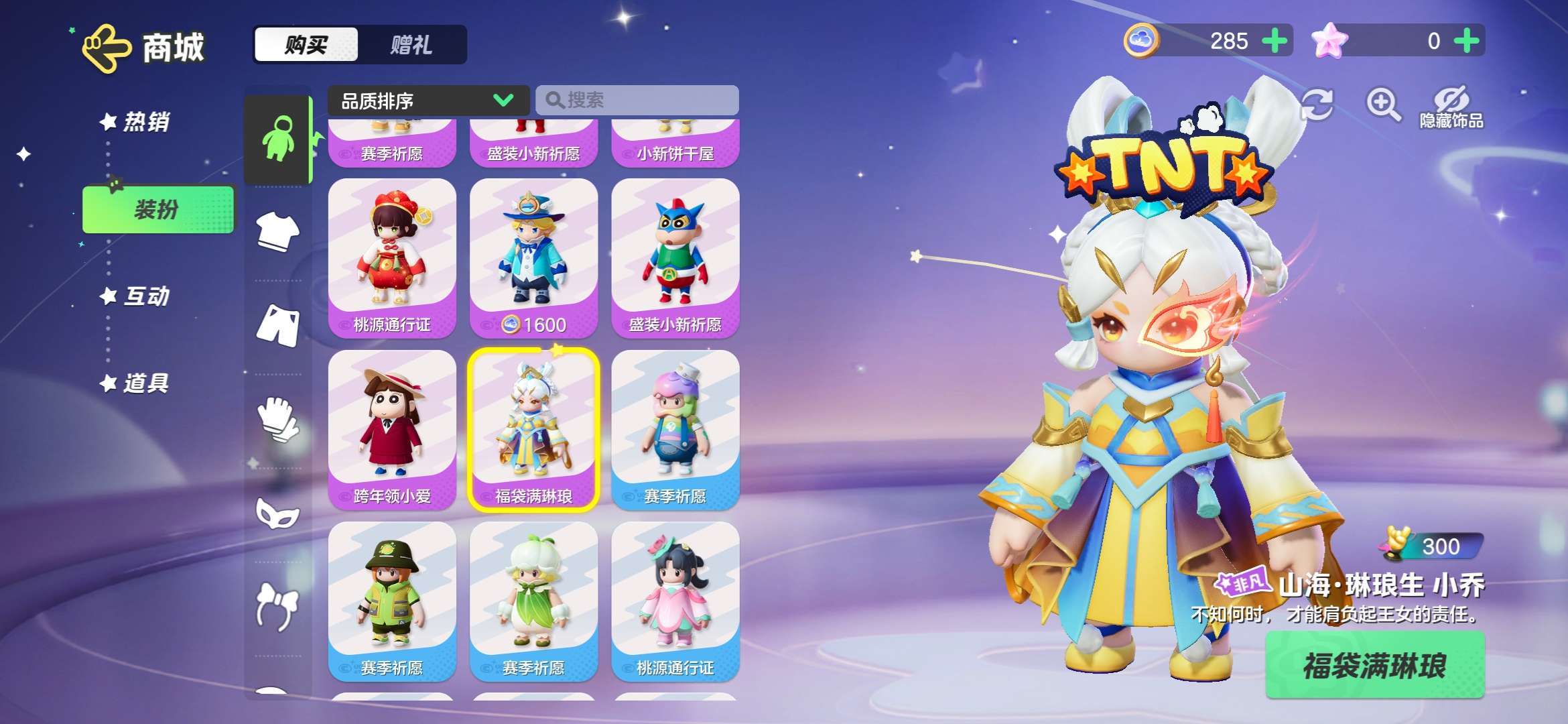Buy via the green 福袋满琳琅 button
Image resolution: width=1568 pixels, height=724 pixels.
1374,666
